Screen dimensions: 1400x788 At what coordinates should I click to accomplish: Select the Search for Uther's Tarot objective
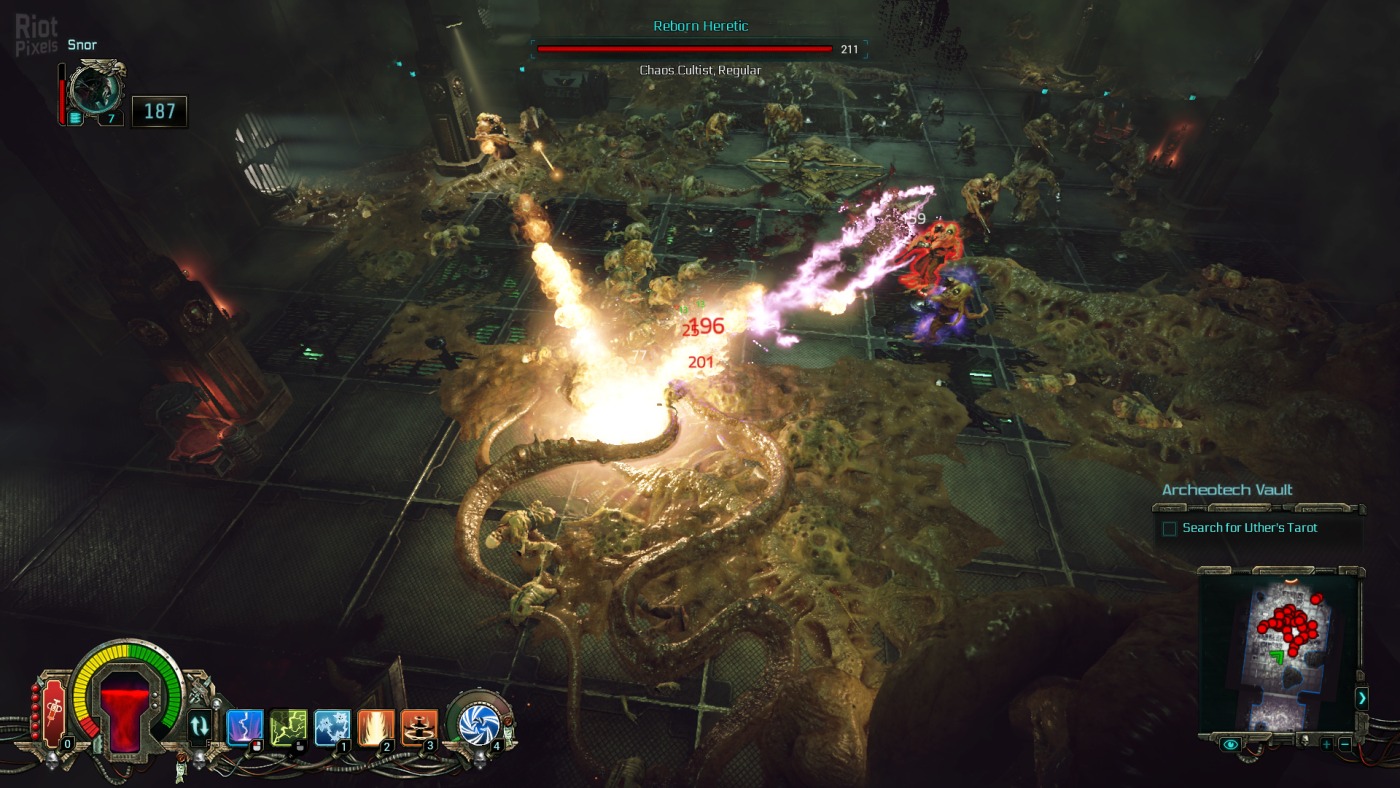pos(1249,528)
